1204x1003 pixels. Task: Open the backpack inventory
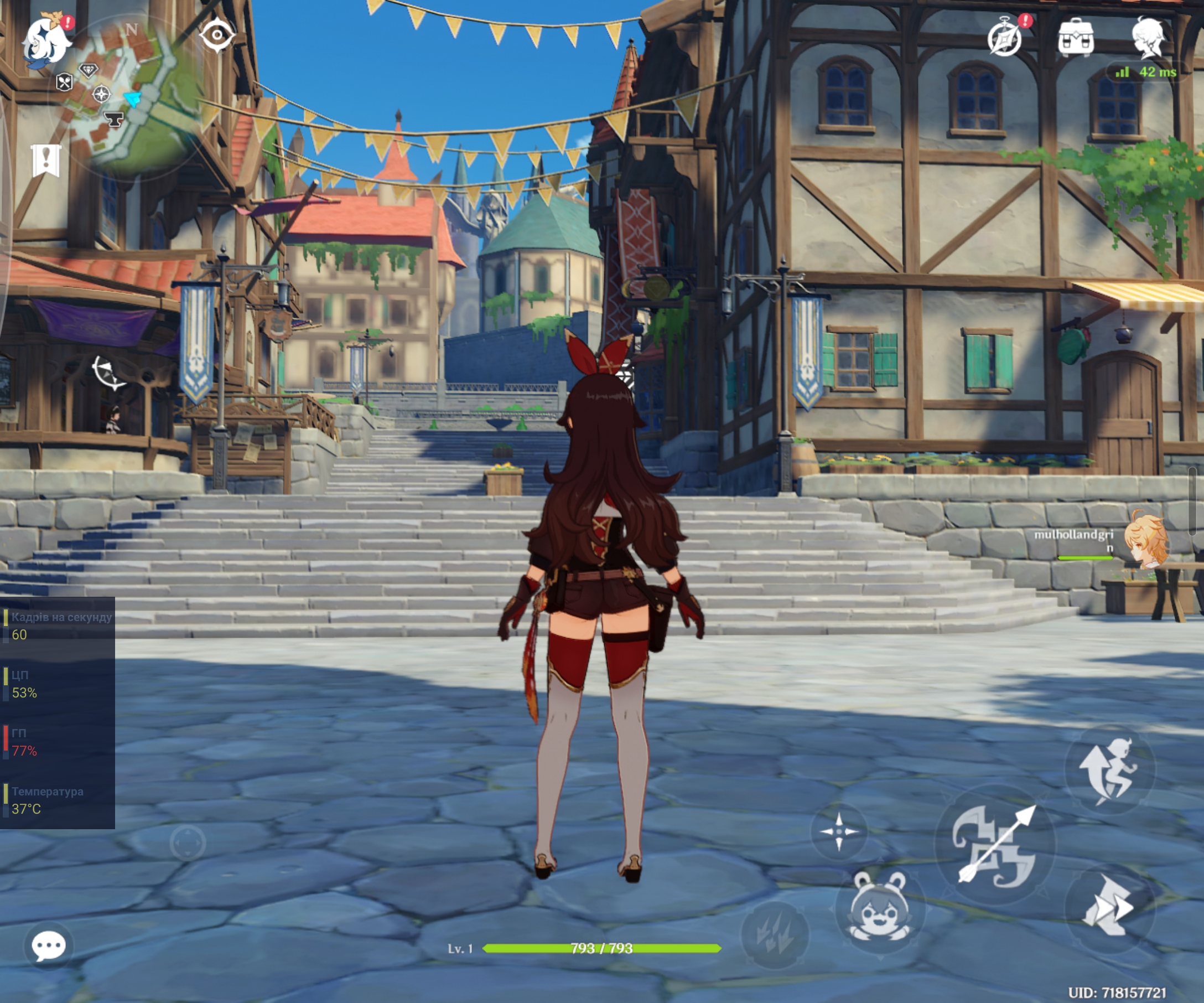tap(1076, 38)
